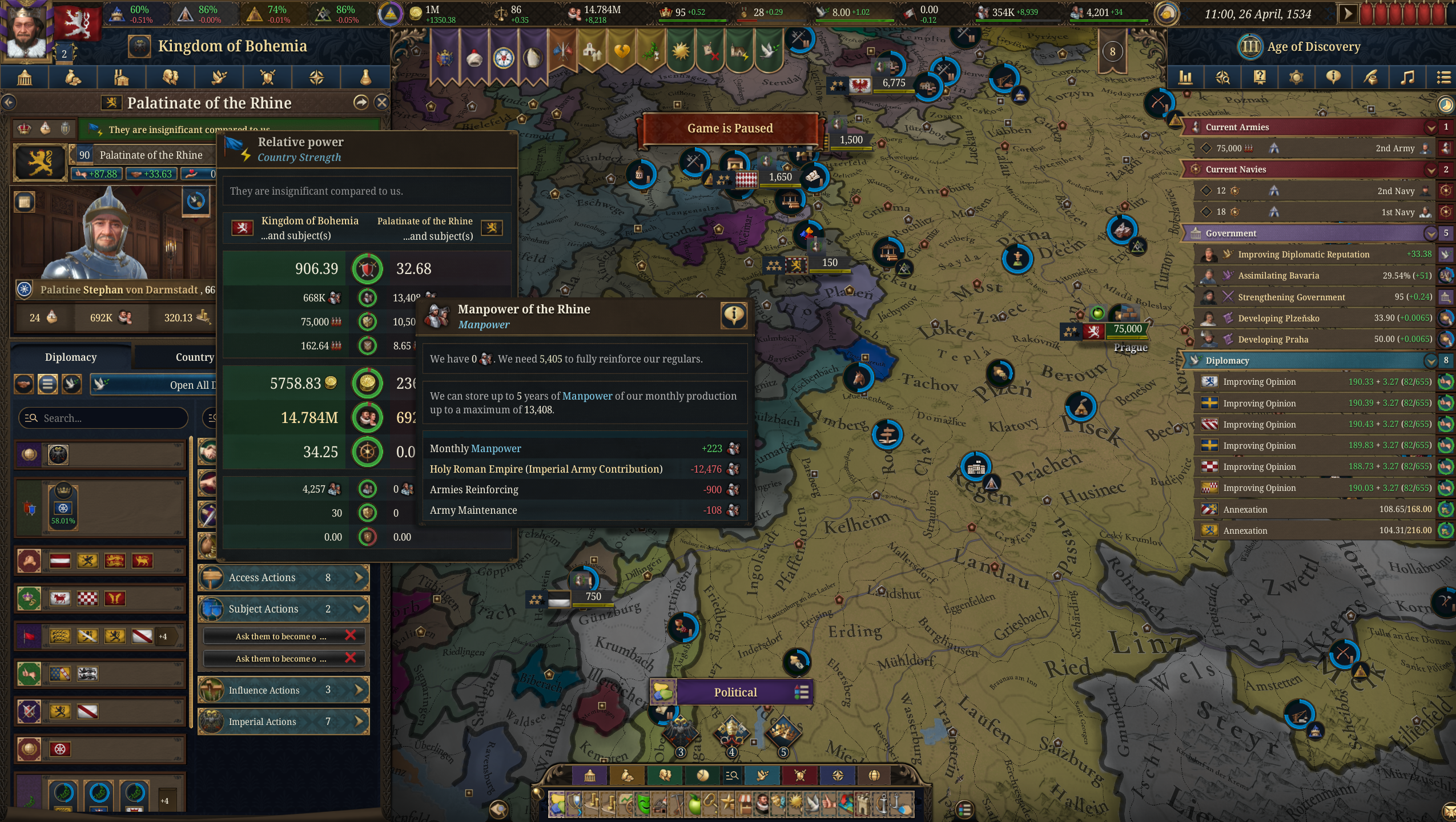The width and height of the screenshot is (1456, 822).
Task: Select the magnifying-glass find map mode
Action: click(x=732, y=776)
